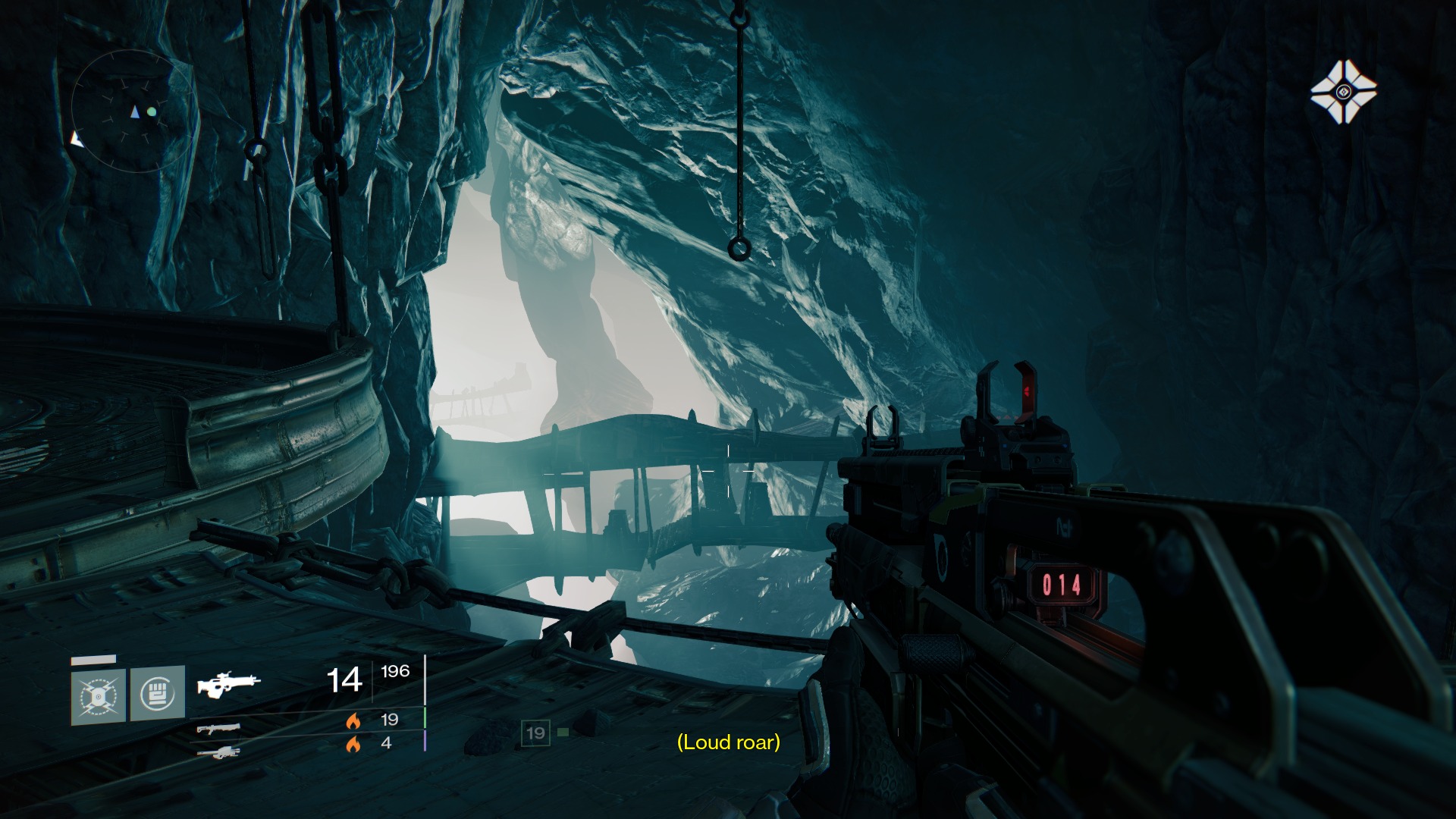Select the equipped primary rifle icon

click(227, 683)
